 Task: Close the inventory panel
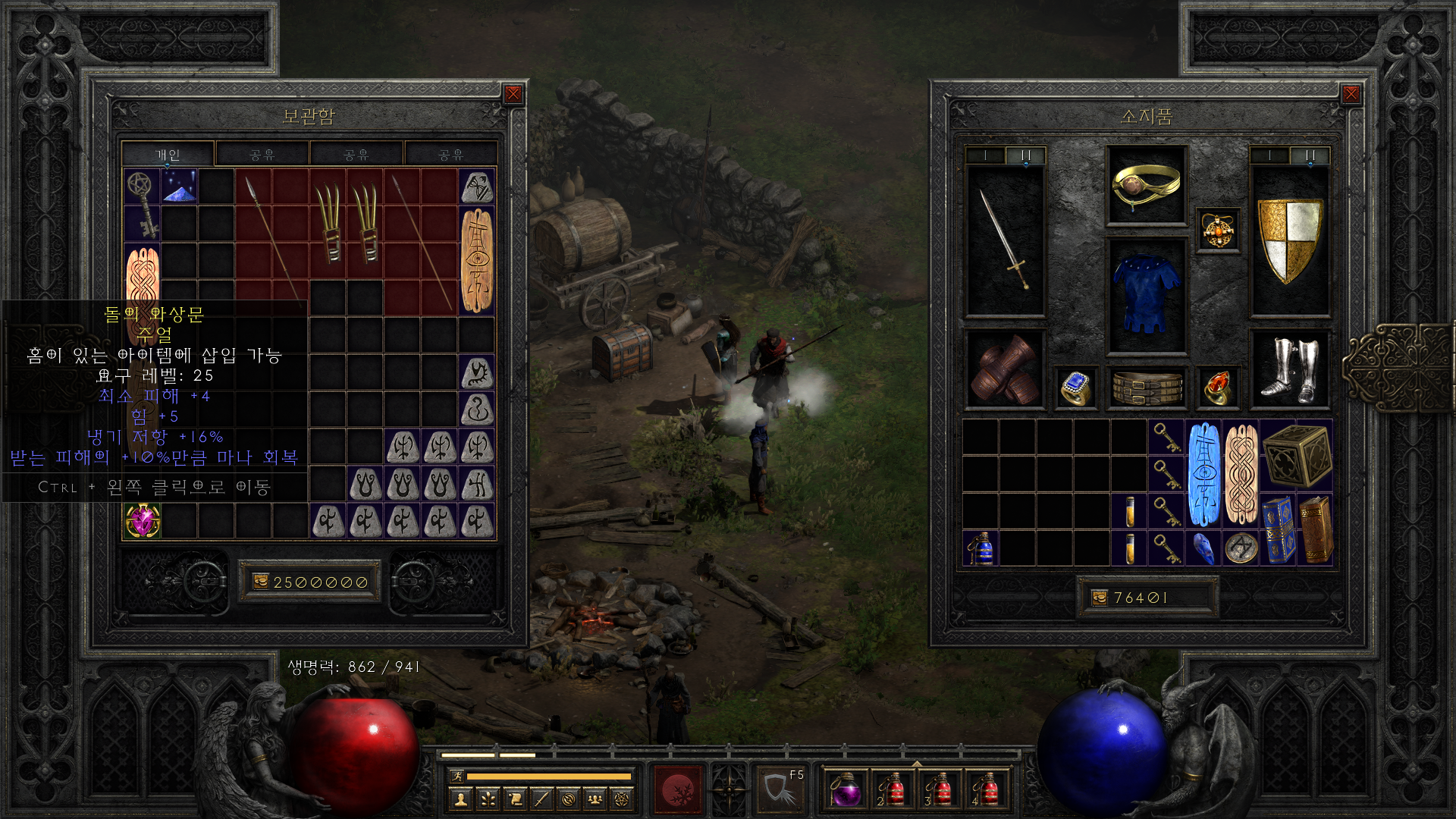coord(1351,94)
